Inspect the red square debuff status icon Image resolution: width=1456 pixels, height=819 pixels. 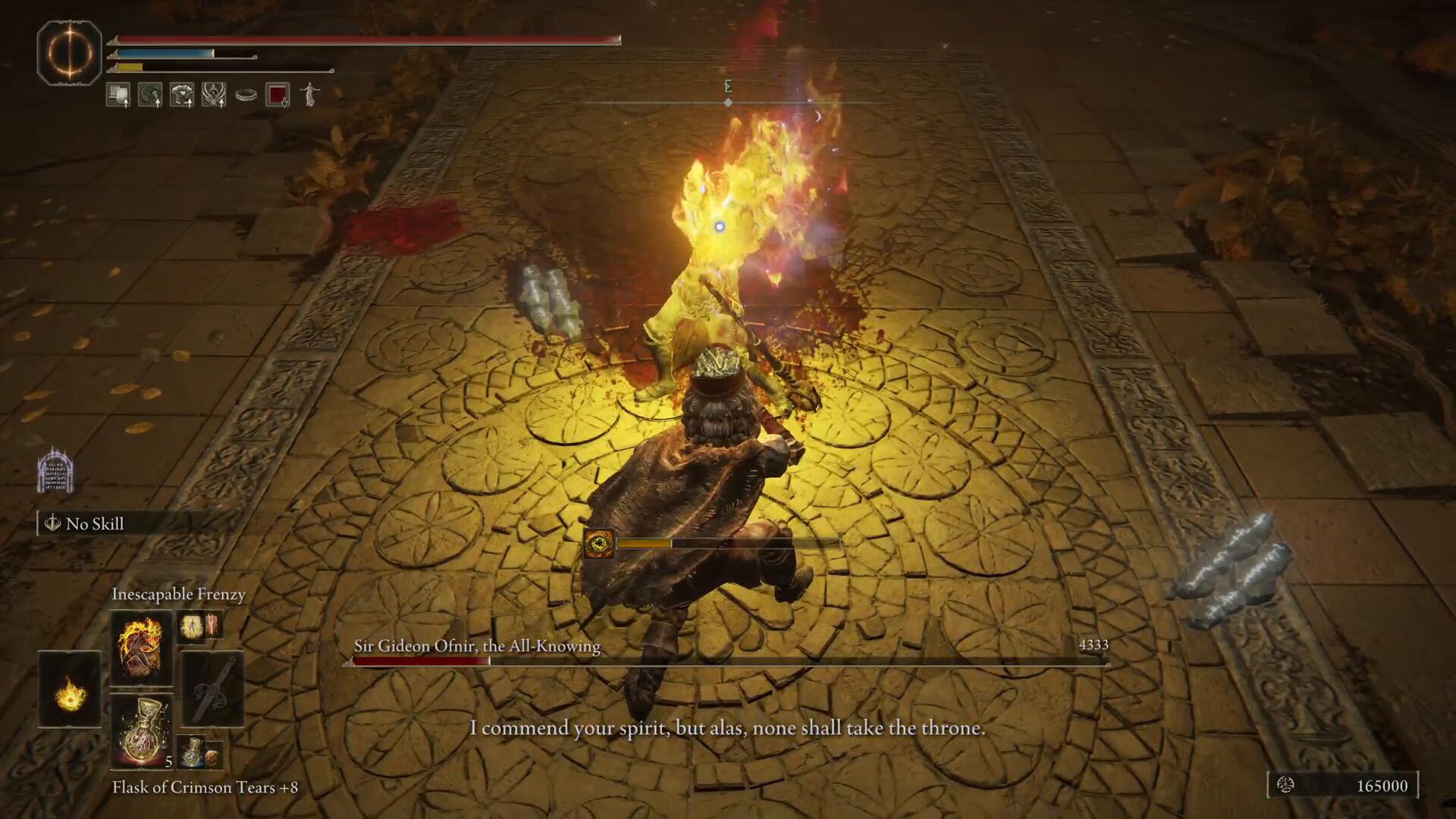278,95
